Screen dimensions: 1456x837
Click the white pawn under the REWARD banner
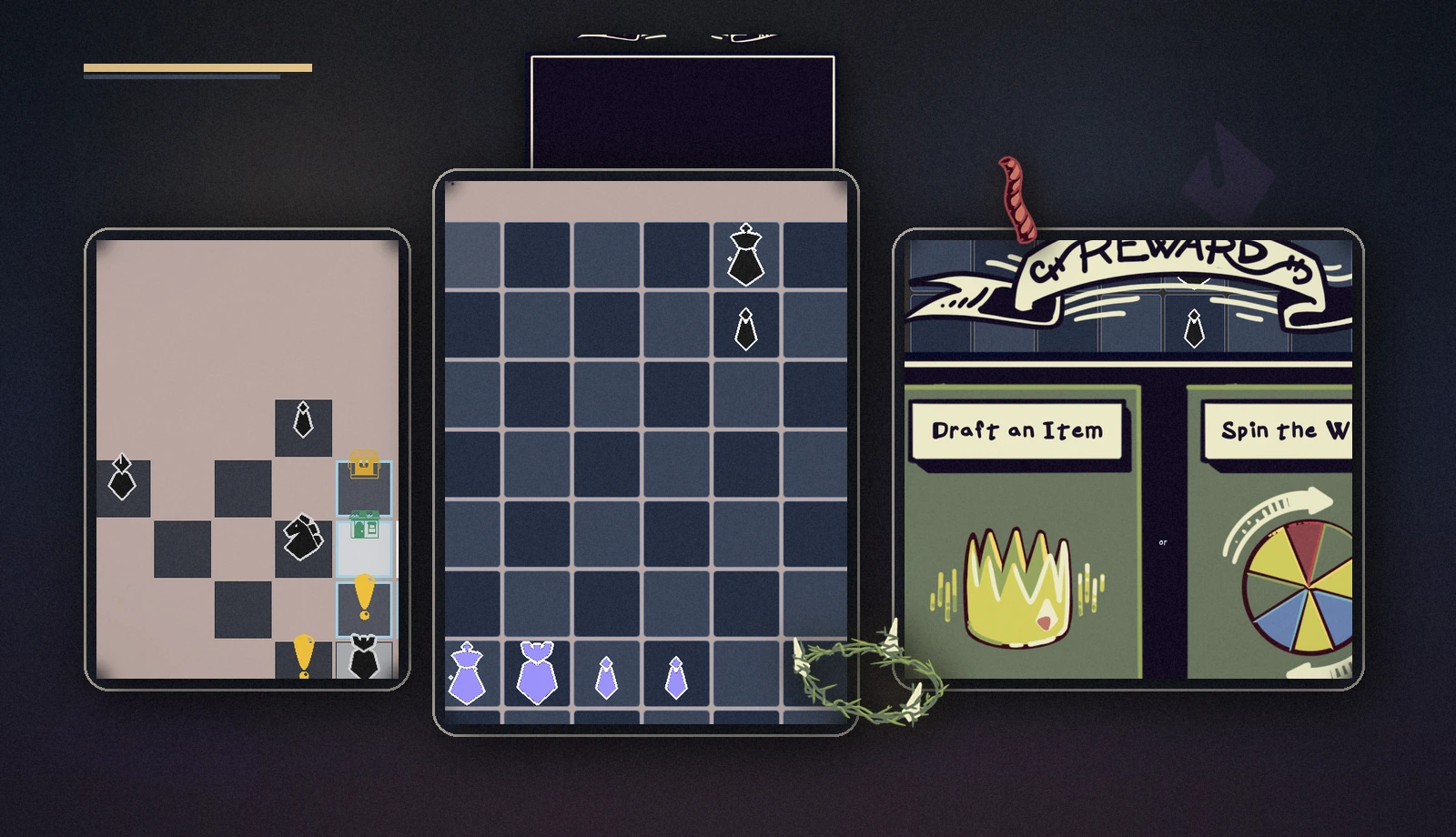tap(1193, 328)
